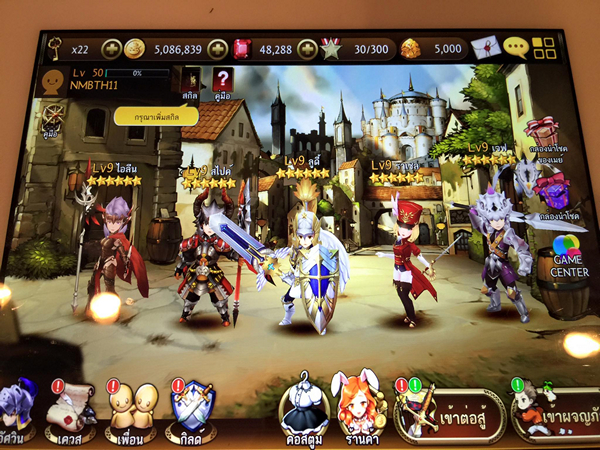This screenshot has height=450, width=600.
Task: Add more keys with plus button
Action: (x=111, y=48)
